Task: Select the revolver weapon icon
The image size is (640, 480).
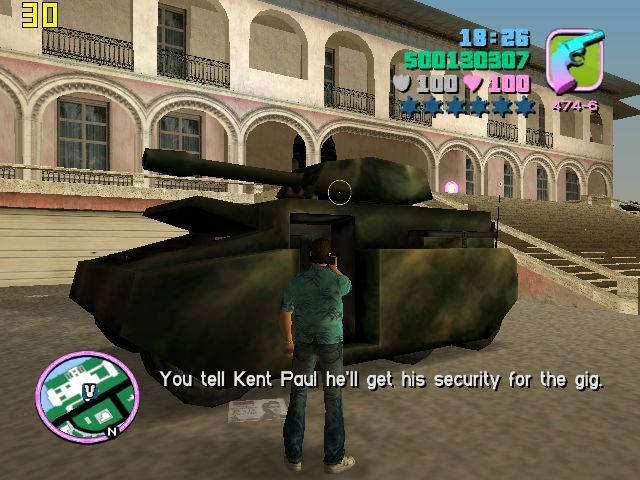Action: click(x=576, y=62)
